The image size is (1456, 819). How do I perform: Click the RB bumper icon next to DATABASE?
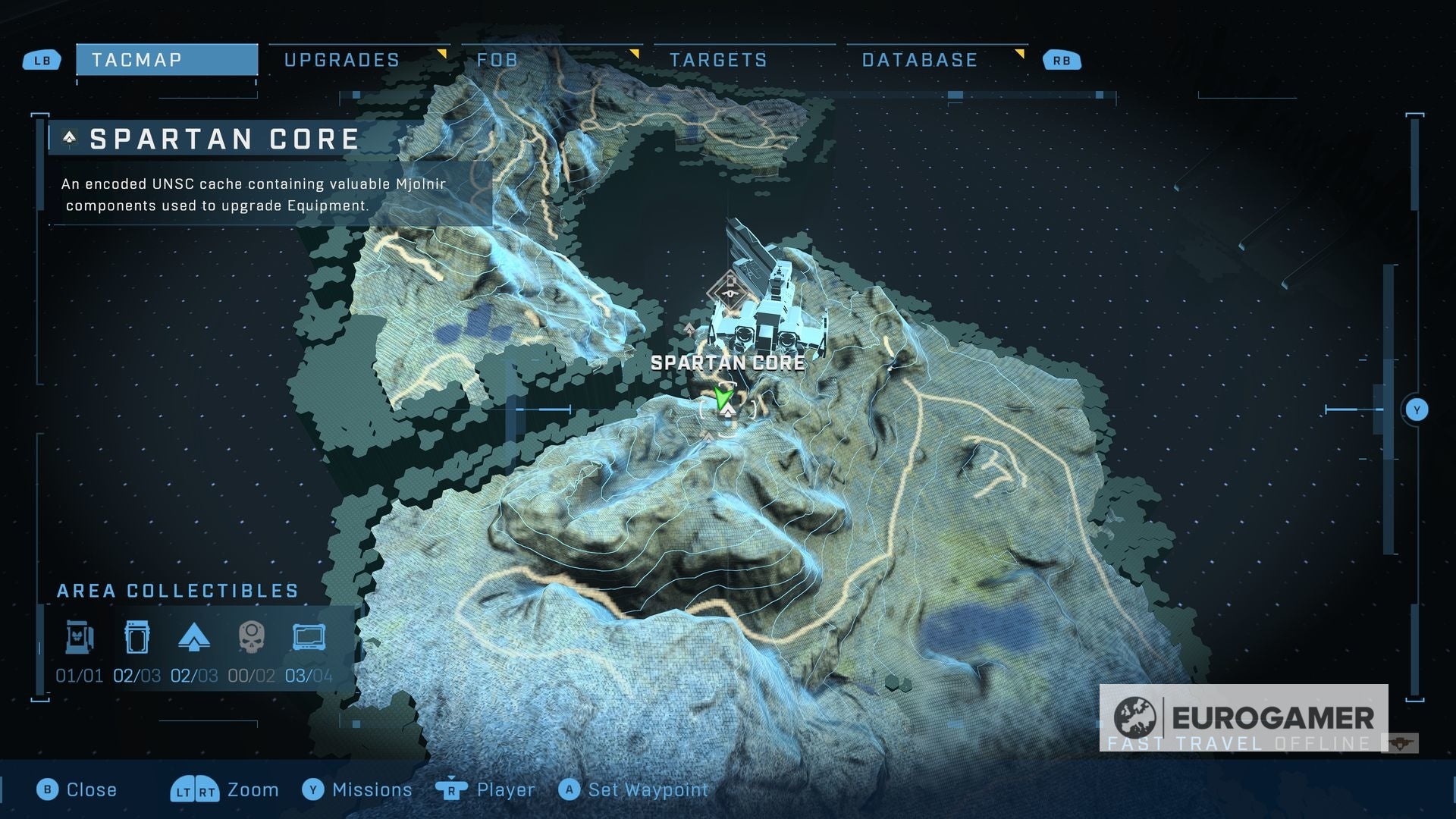click(1062, 60)
